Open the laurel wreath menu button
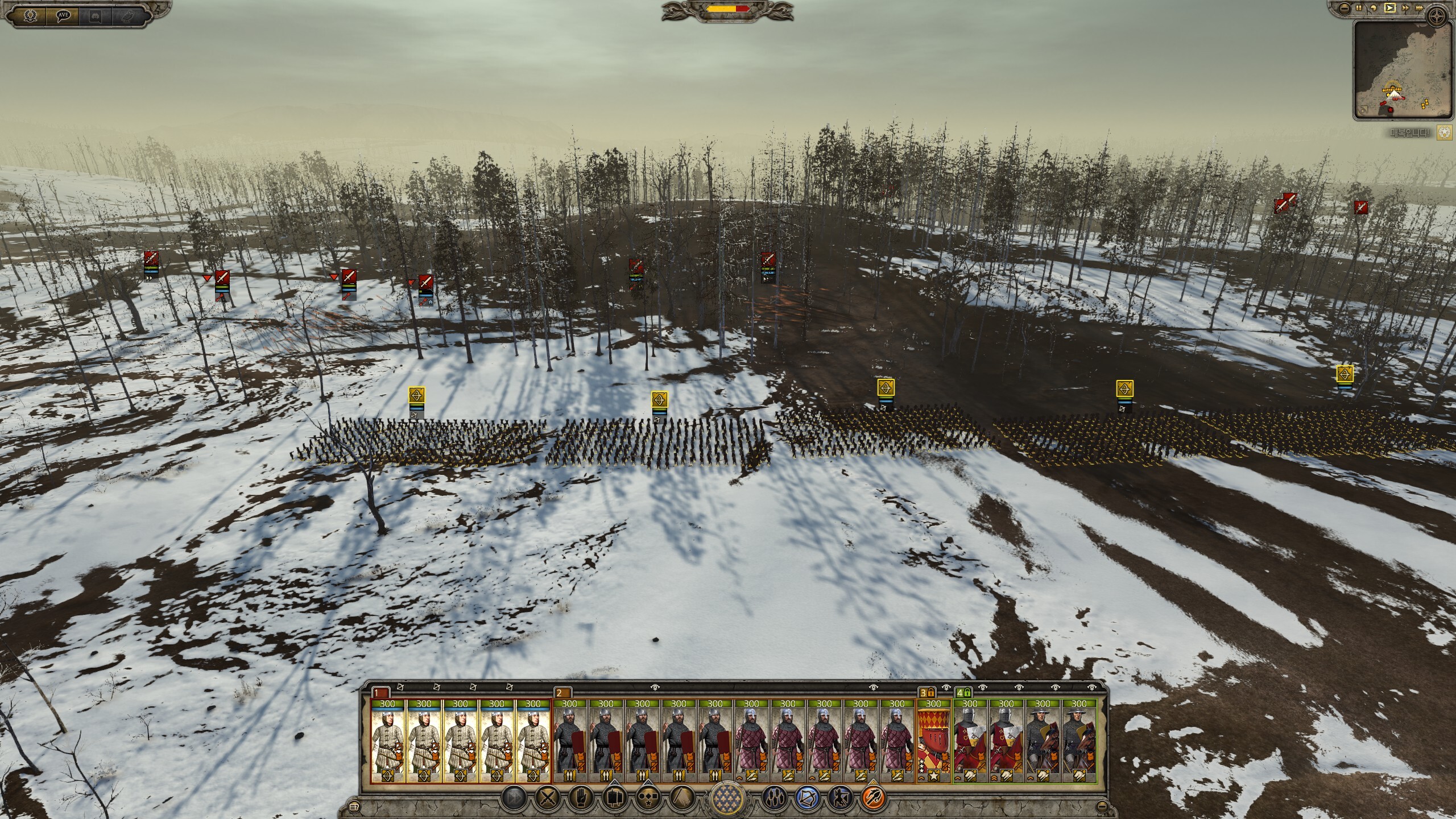 tap(30, 16)
